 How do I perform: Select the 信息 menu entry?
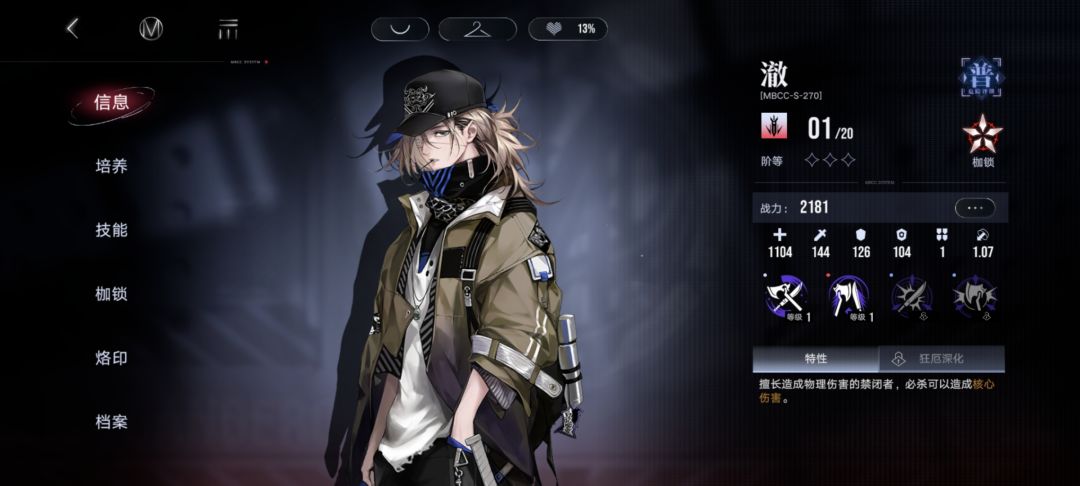111,102
